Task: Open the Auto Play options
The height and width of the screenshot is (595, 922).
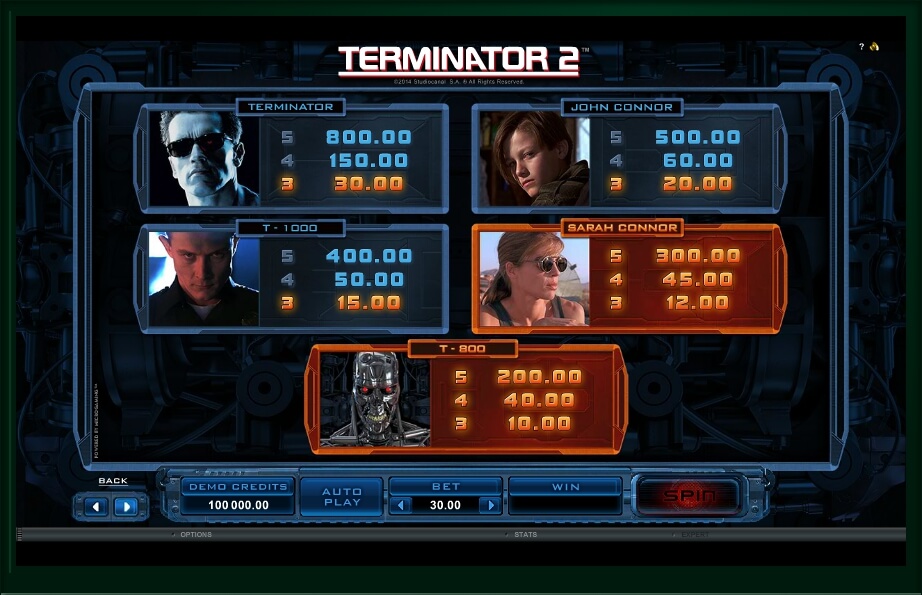Action: 341,496
